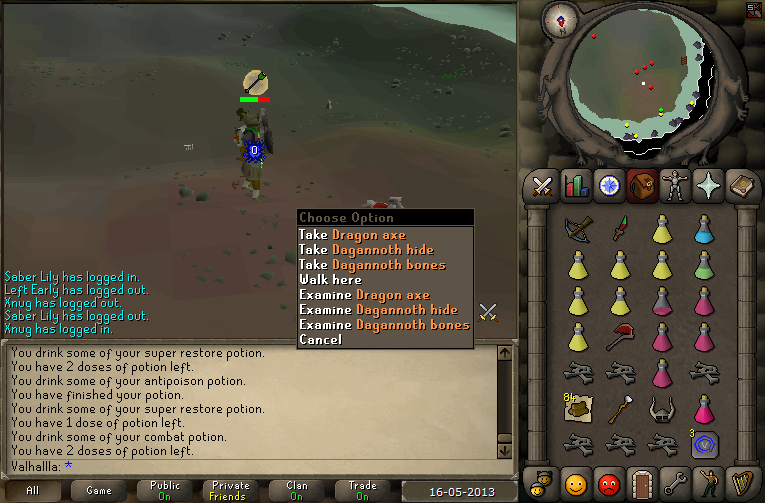Cancel the Choose Option menu
Viewport: 765px width, 503px height.
320,340
